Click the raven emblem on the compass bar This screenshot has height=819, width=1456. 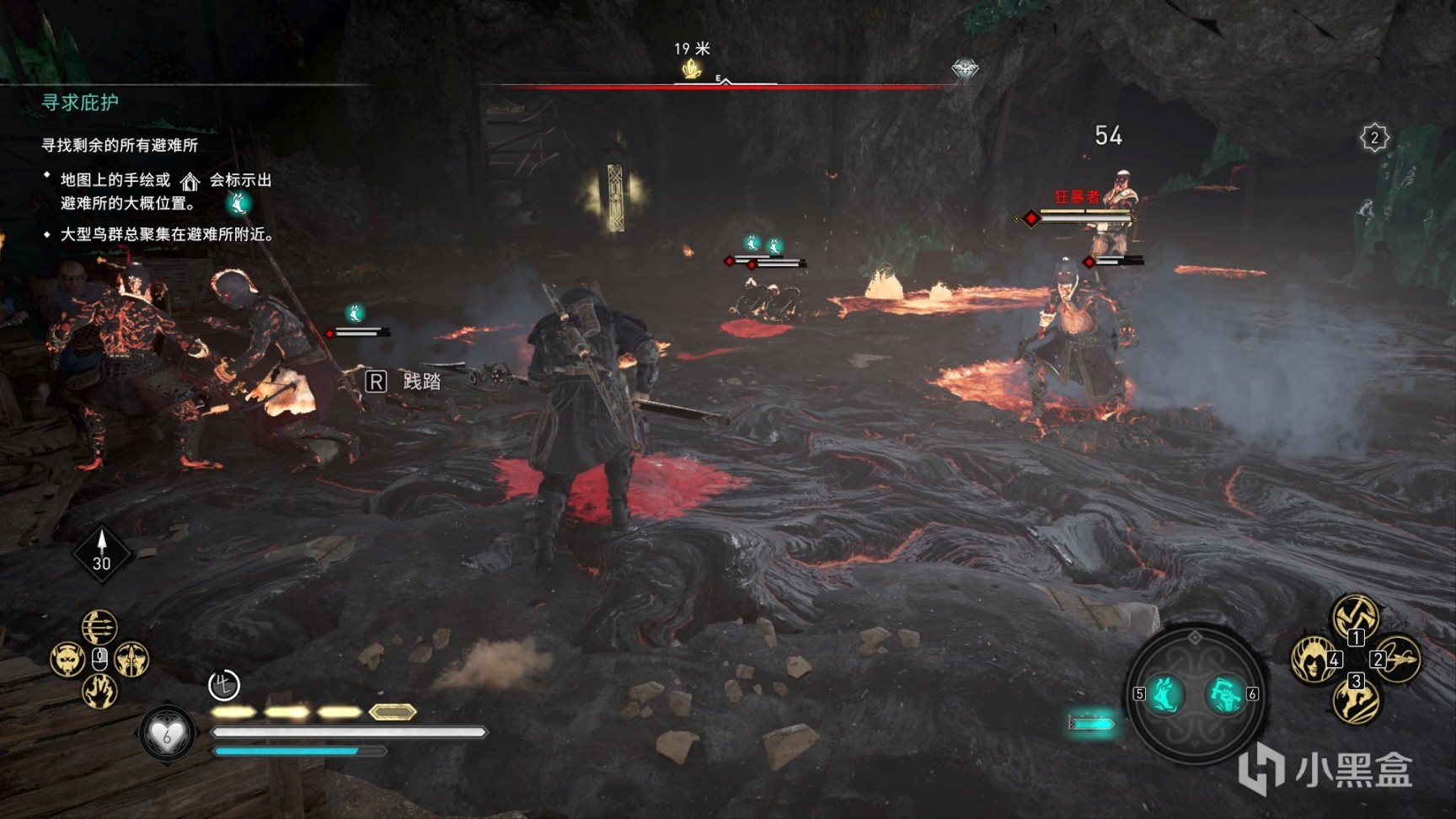pyautogui.click(x=965, y=68)
